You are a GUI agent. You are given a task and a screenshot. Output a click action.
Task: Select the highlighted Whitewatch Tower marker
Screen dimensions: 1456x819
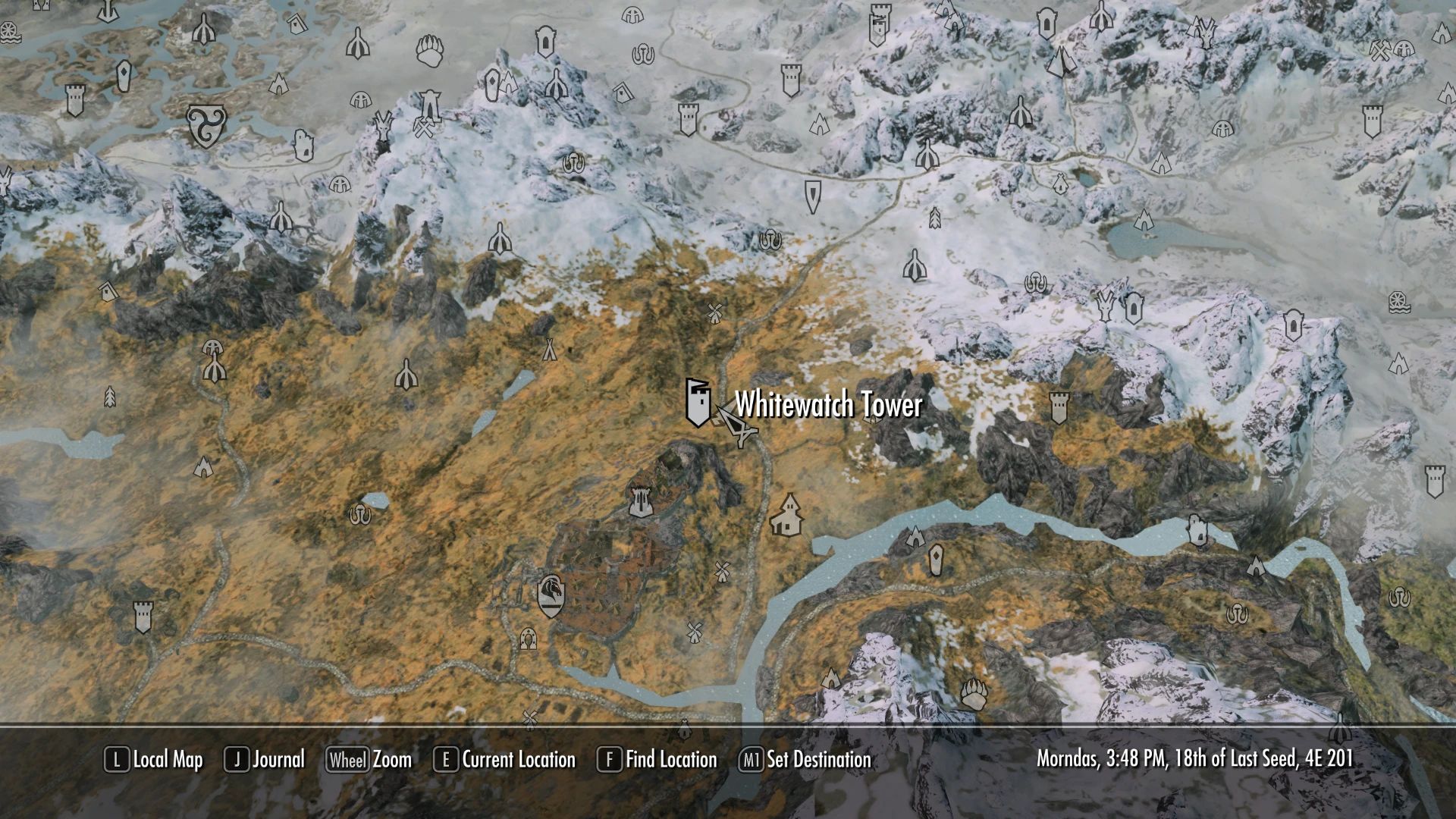click(x=698, y=401)
